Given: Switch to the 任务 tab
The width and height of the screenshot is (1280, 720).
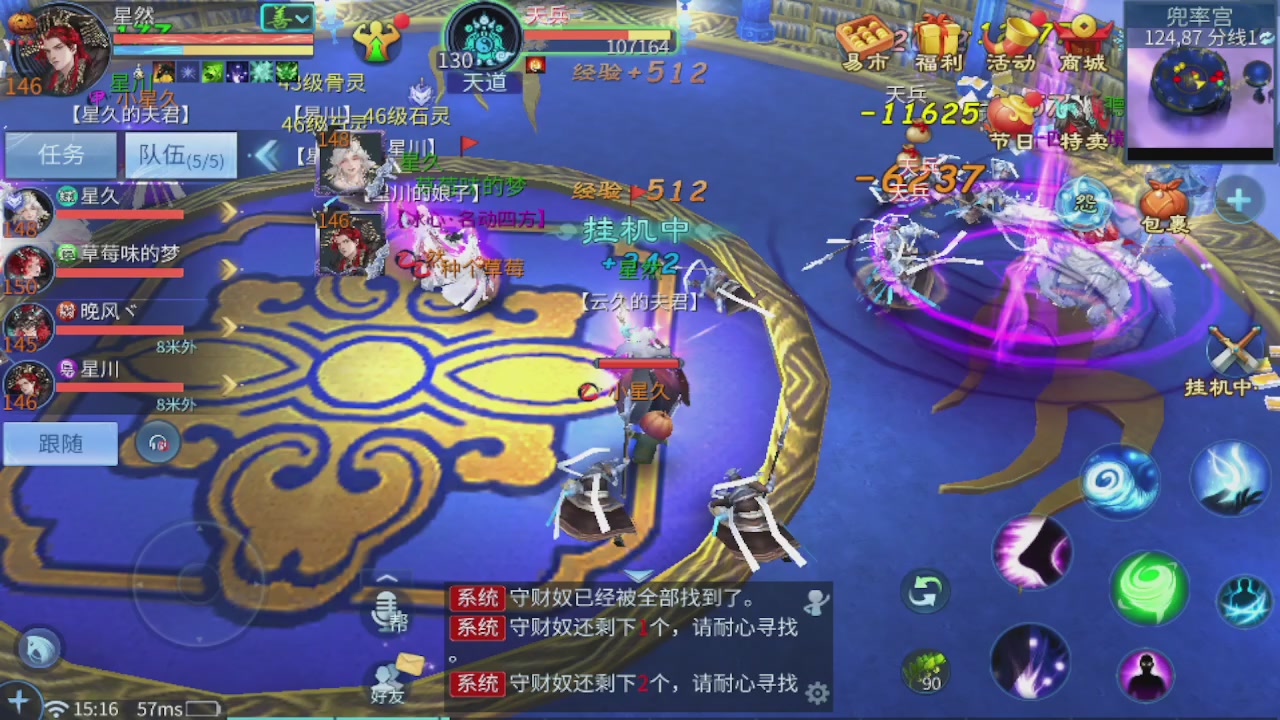Looking at the screenshot, I should pos(60,156).
